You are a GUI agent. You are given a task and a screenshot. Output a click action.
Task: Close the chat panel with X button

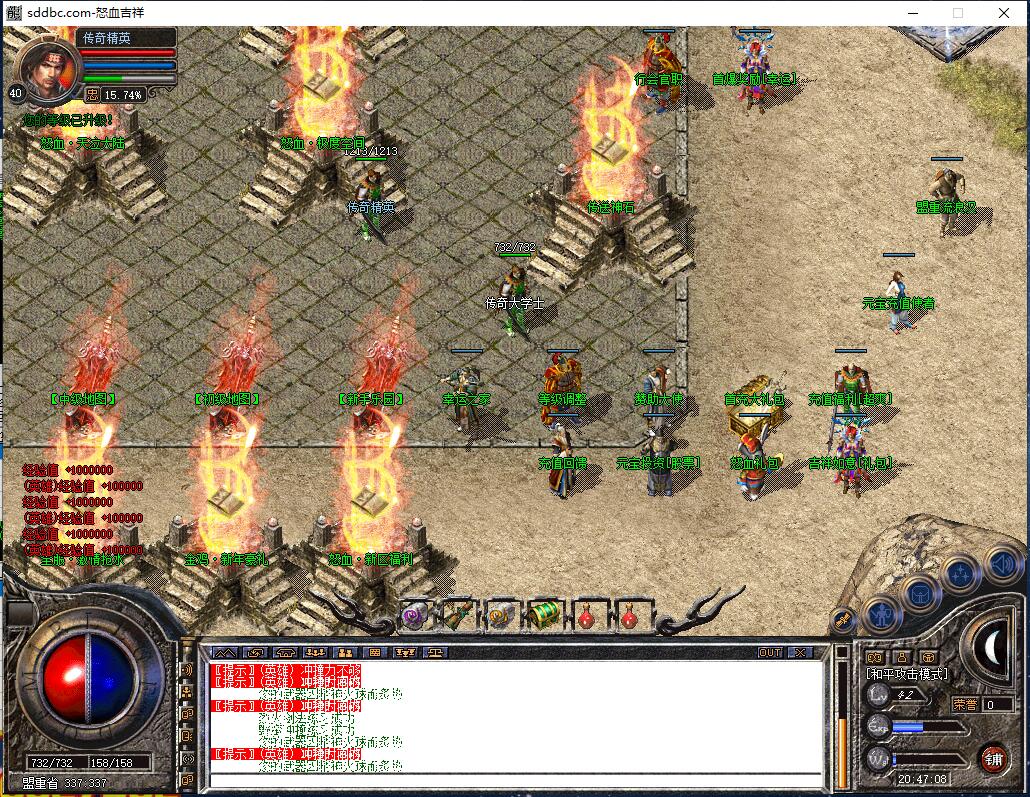tap(800, 652)
